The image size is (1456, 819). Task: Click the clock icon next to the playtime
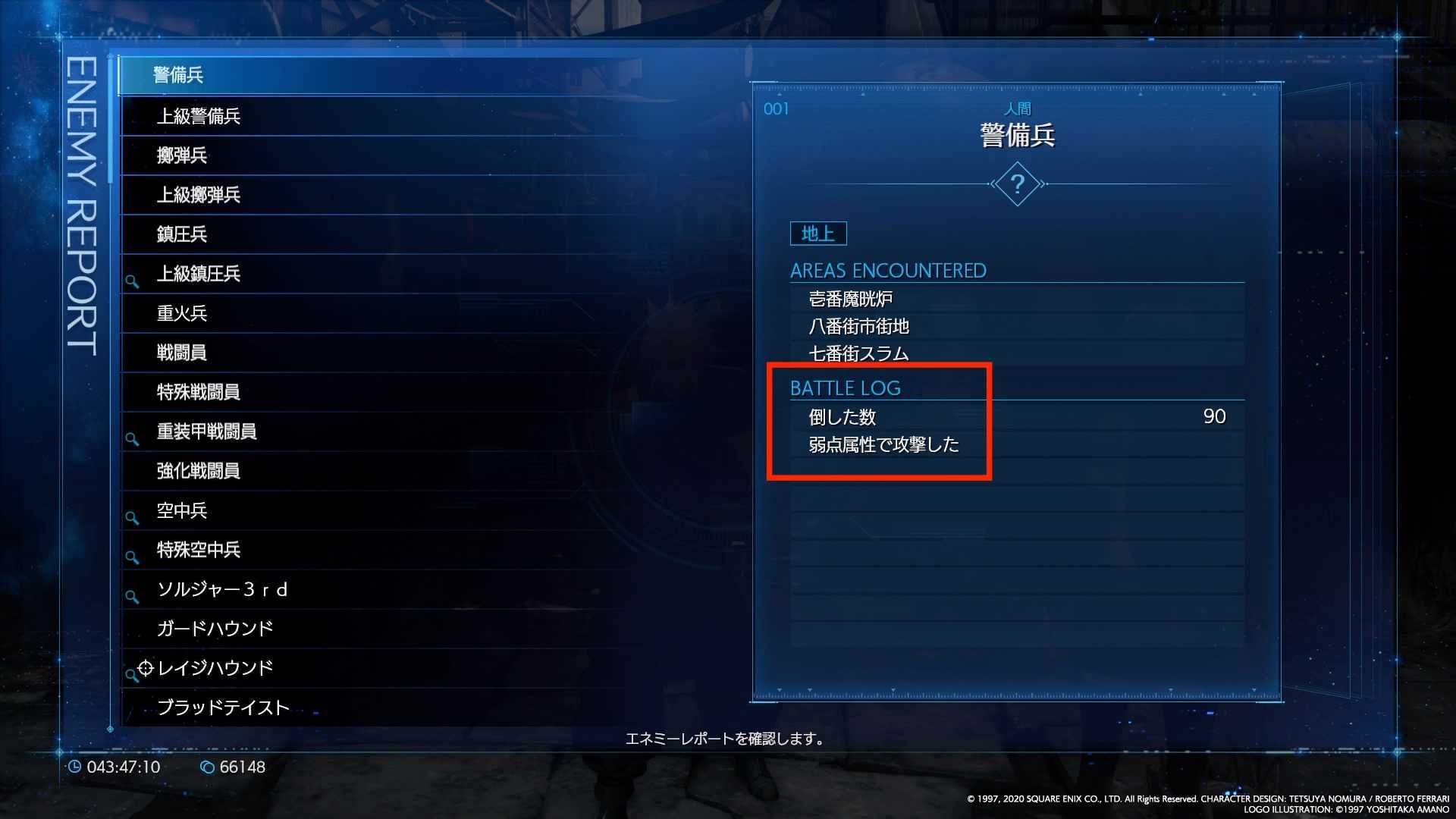(76, 767)
